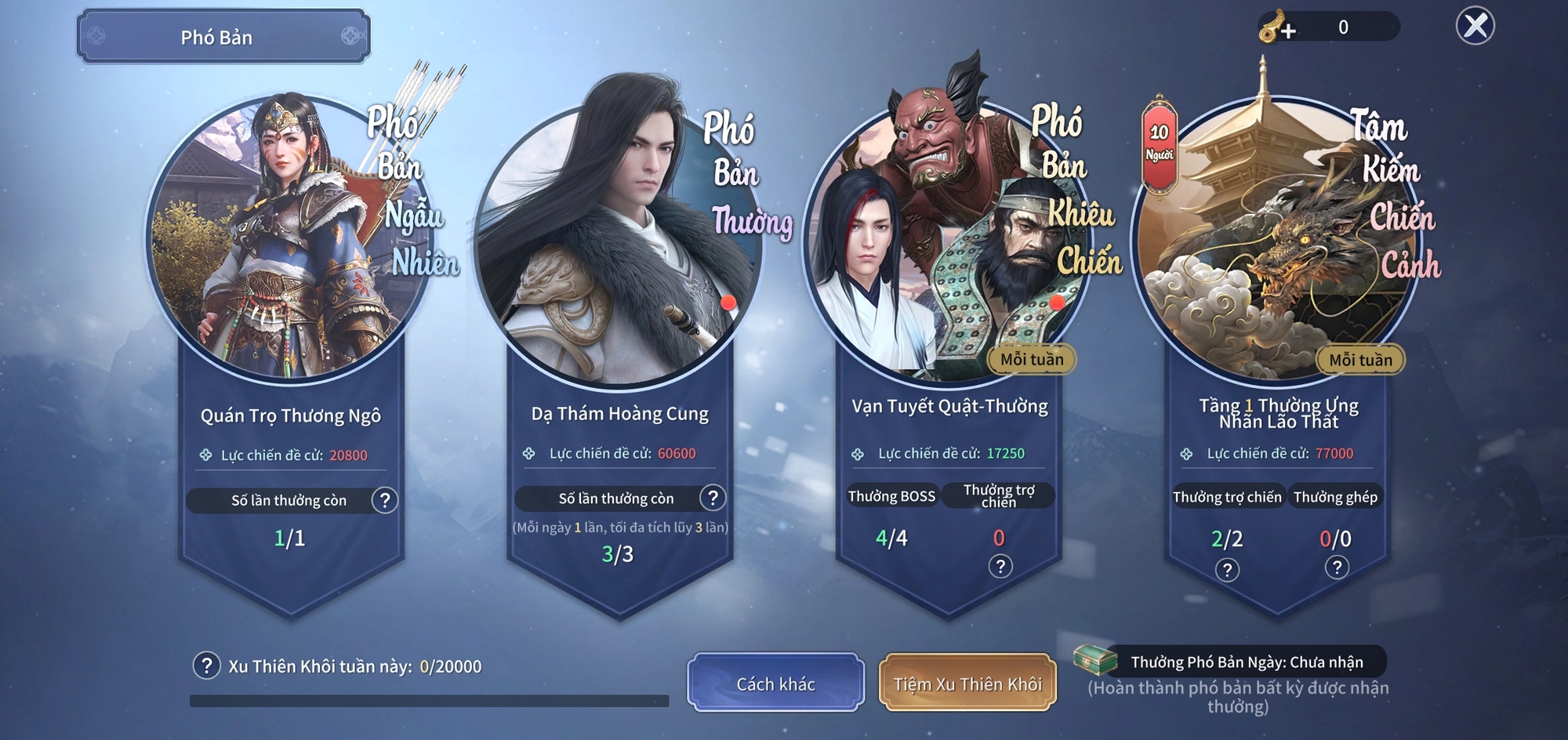Viewport: 1568px width, 740px height.
Task: Open the Cách khác menu
Action: click(x=775, y=684)
